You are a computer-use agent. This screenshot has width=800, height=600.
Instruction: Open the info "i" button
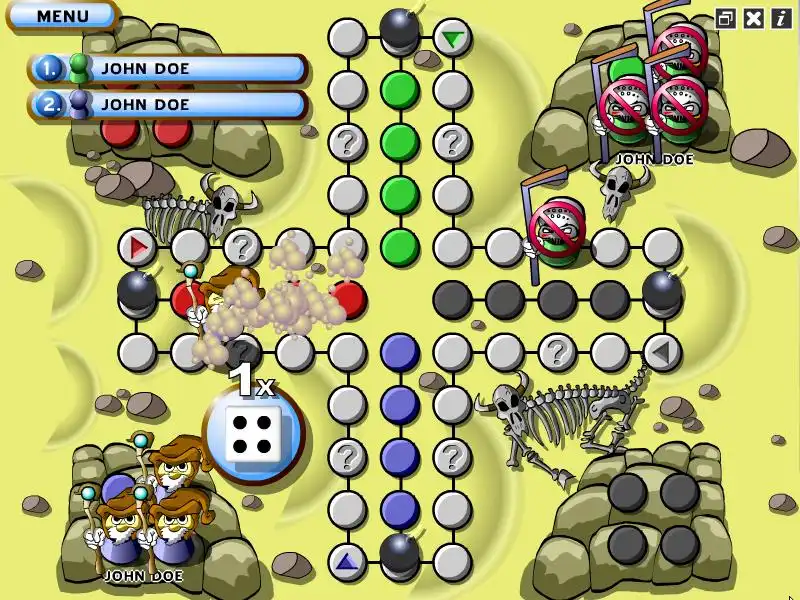coord(779,18)
